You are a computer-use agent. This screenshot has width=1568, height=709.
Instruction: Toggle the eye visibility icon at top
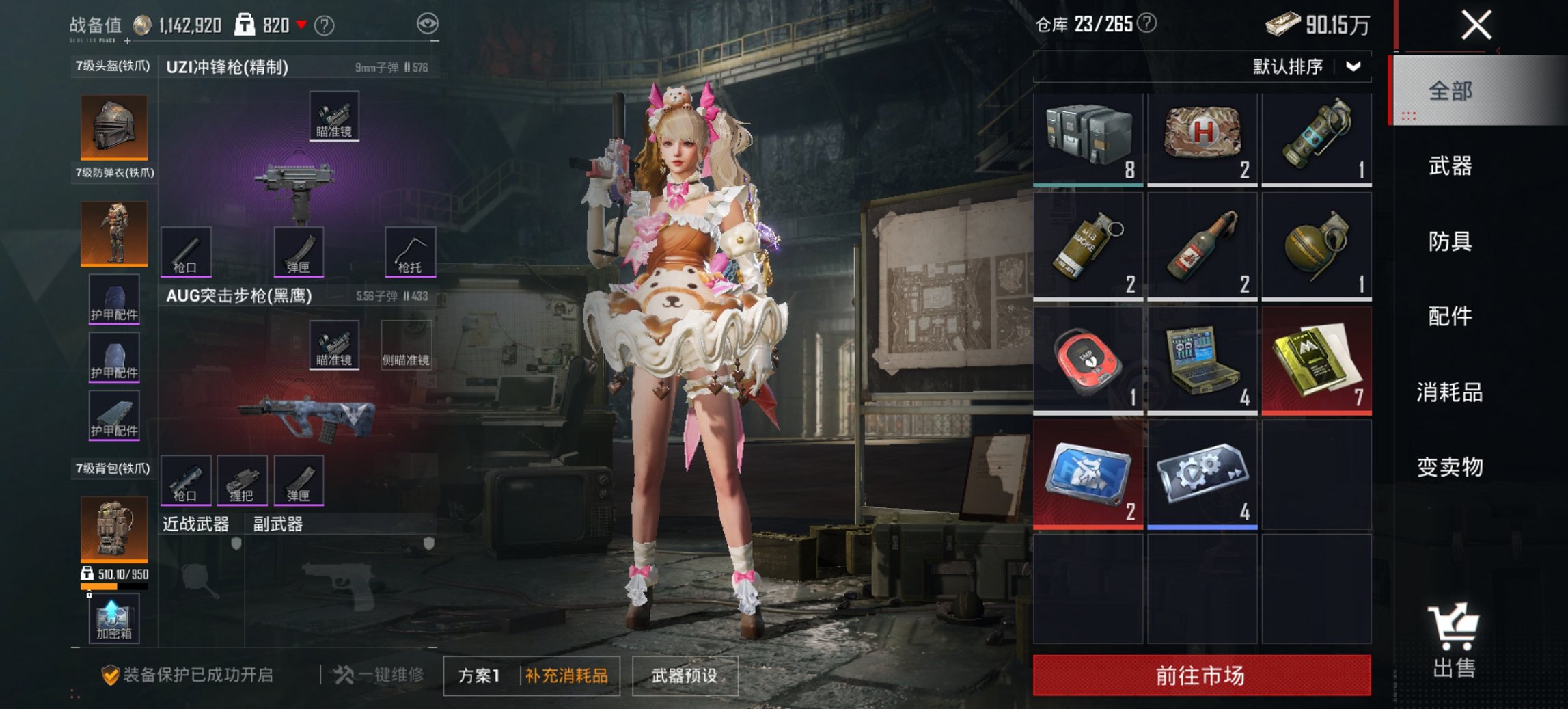coord(429,22)
